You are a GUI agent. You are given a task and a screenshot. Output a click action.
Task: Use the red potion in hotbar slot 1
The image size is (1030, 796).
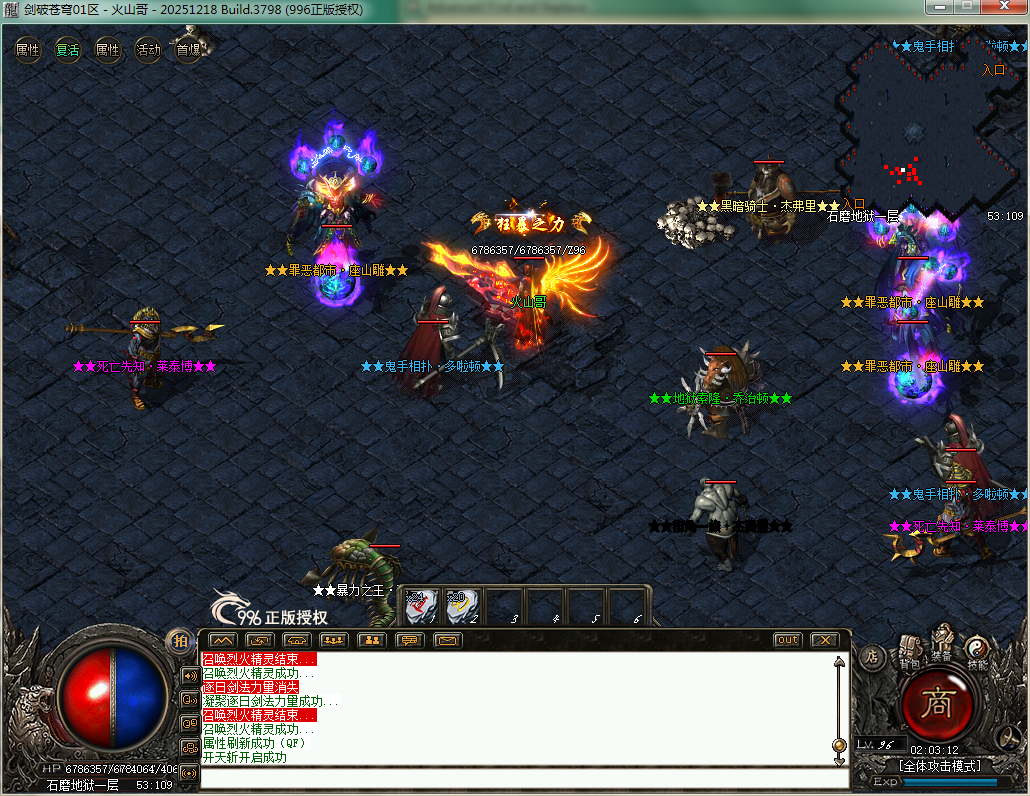click(422, 604)
